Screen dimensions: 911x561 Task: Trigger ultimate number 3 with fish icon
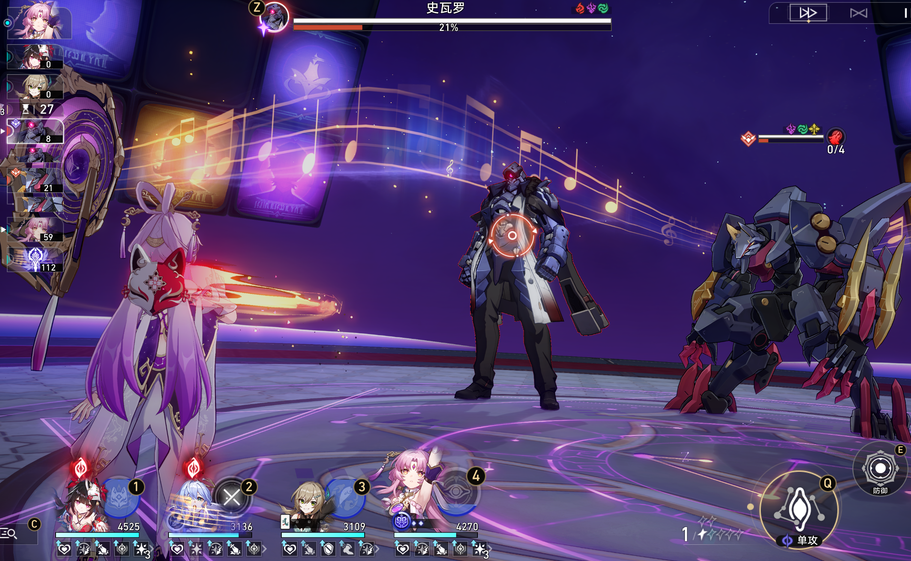click(x=345, y=495)
